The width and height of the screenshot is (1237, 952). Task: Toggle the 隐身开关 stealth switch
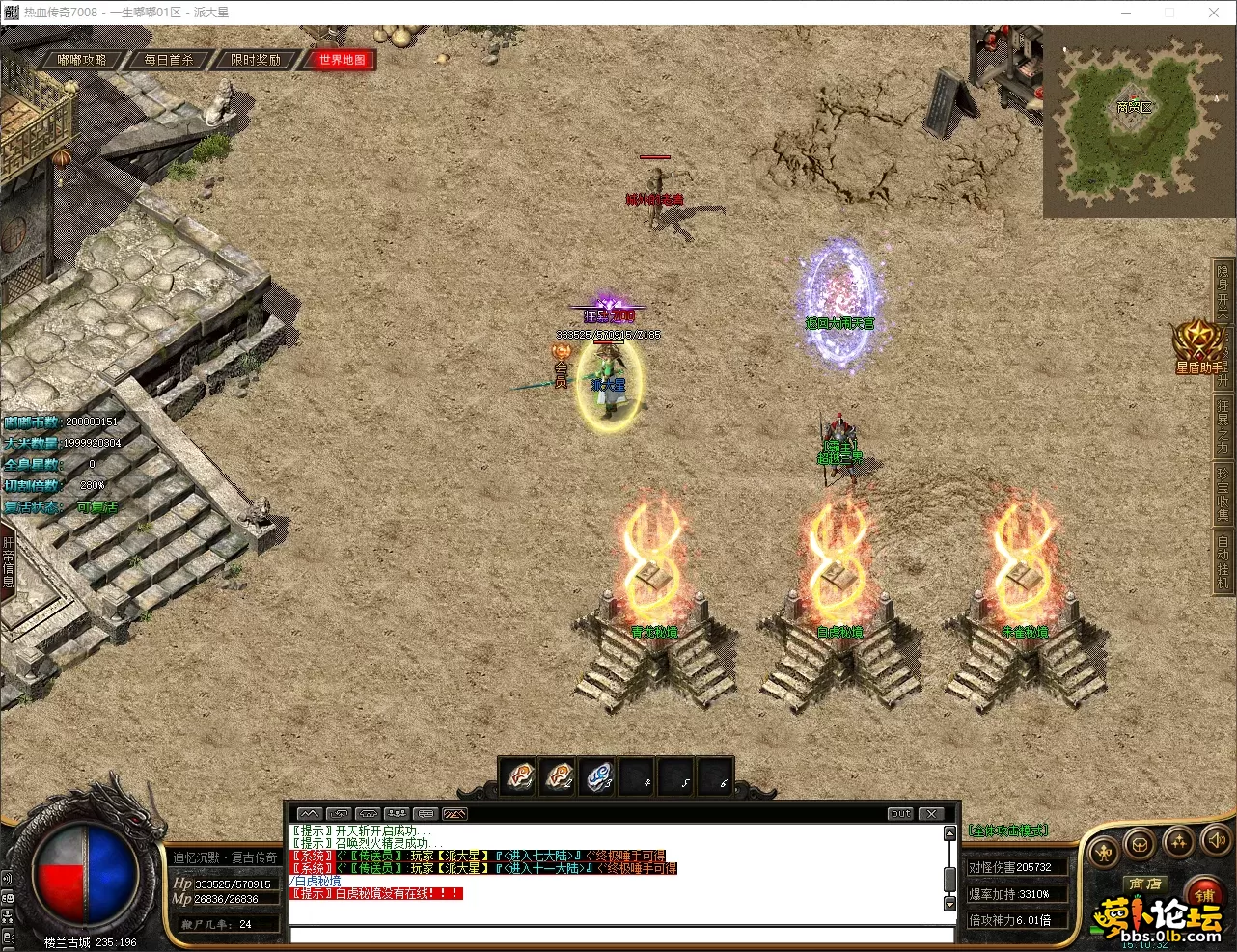coord(1223,293)
